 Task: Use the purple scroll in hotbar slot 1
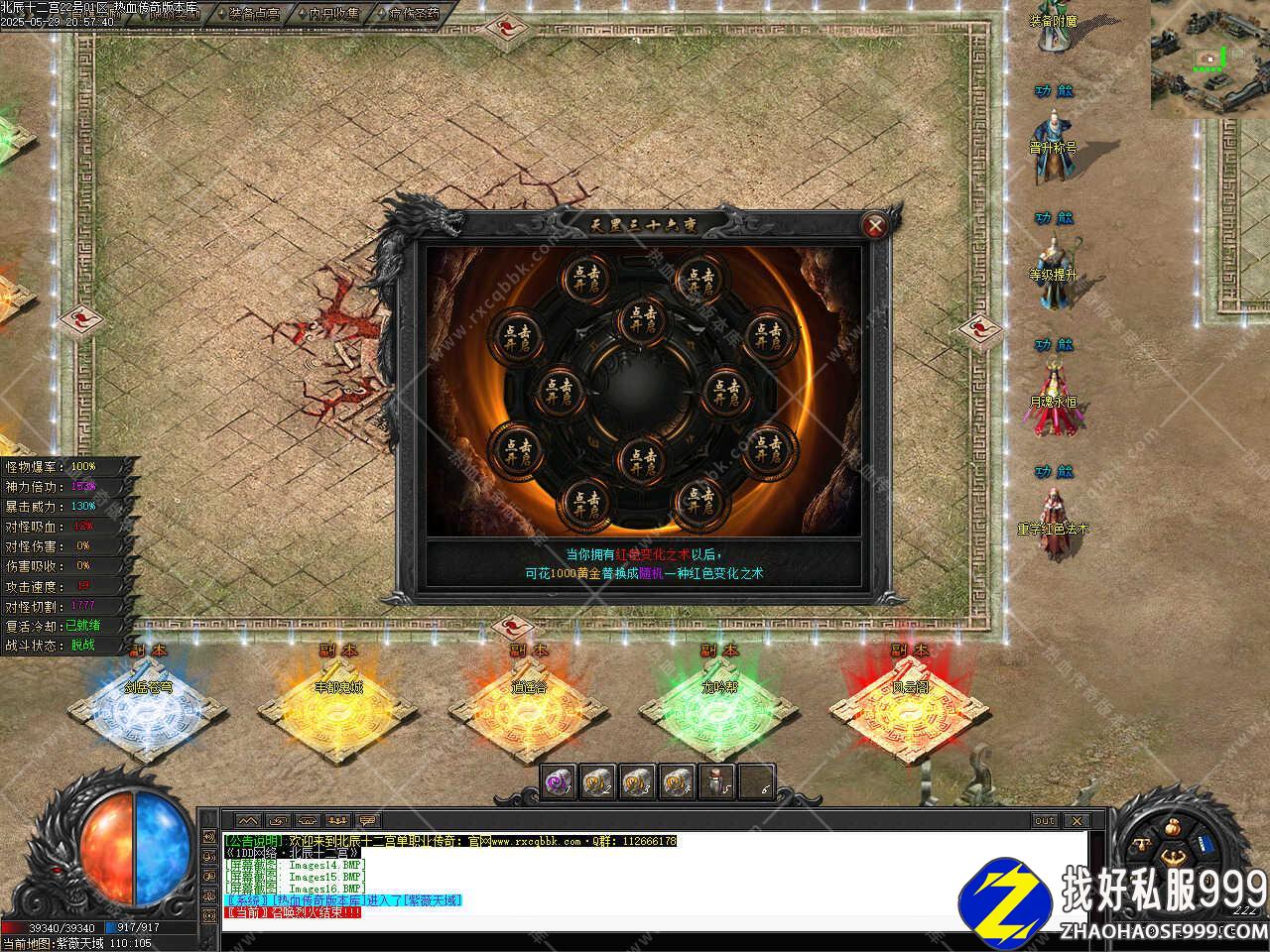pos(558,783)
